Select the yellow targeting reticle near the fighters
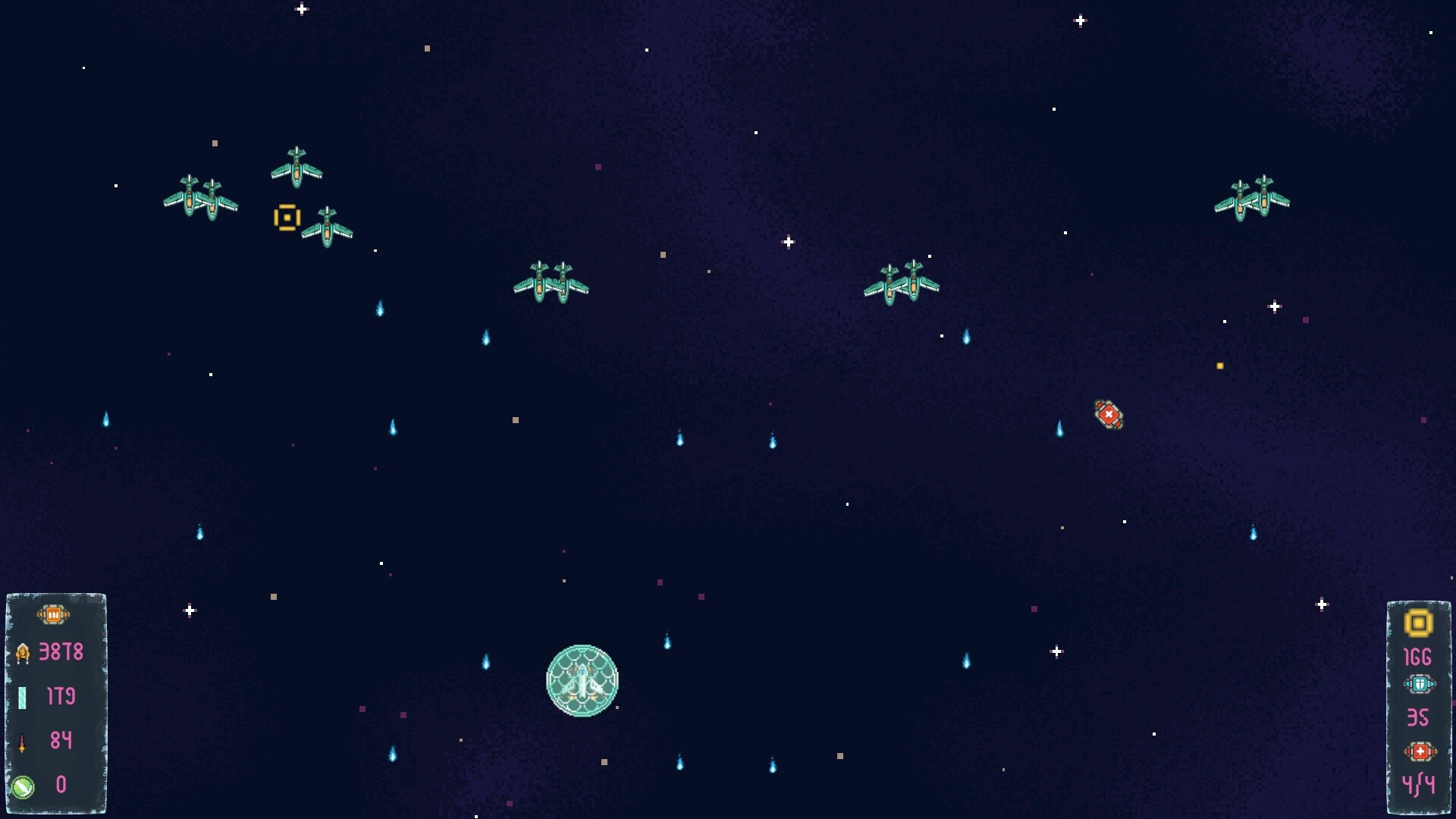The height and width of the screenshot is (819, 1456). pyautogui.click(x=287, y=218)
